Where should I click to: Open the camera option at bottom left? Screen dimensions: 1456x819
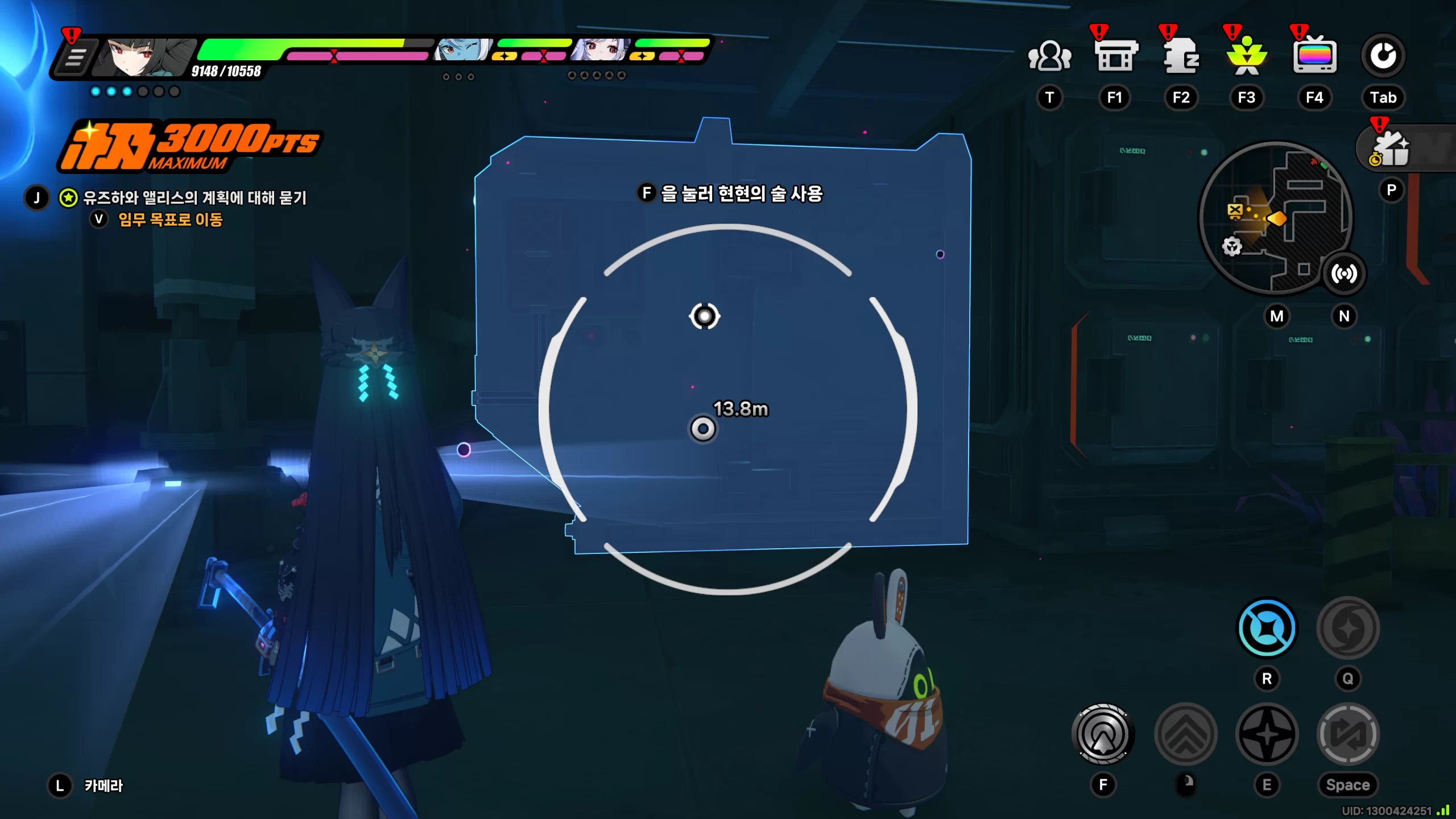click(103, 785)
